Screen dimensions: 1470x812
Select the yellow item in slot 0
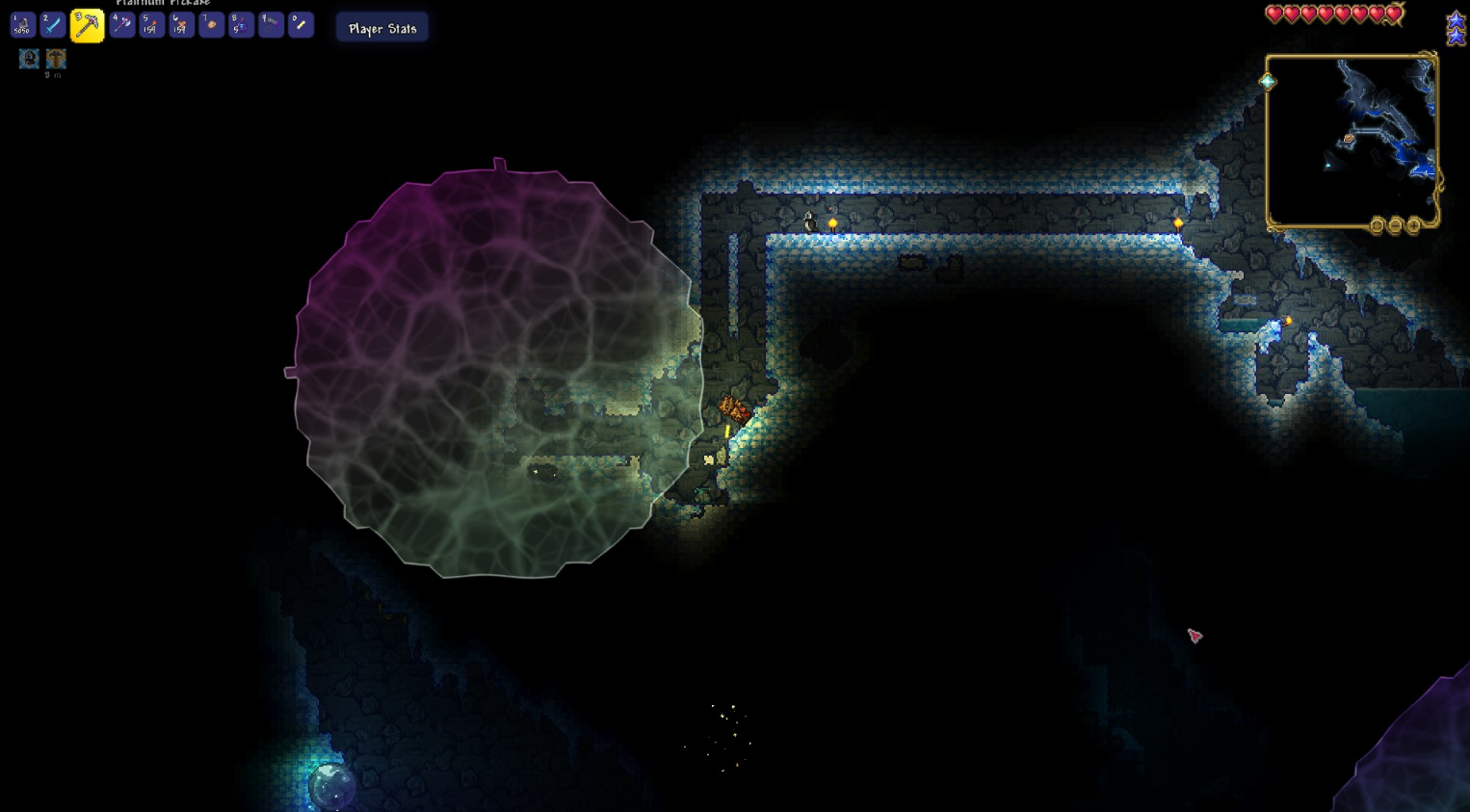[x=301, y=25]
